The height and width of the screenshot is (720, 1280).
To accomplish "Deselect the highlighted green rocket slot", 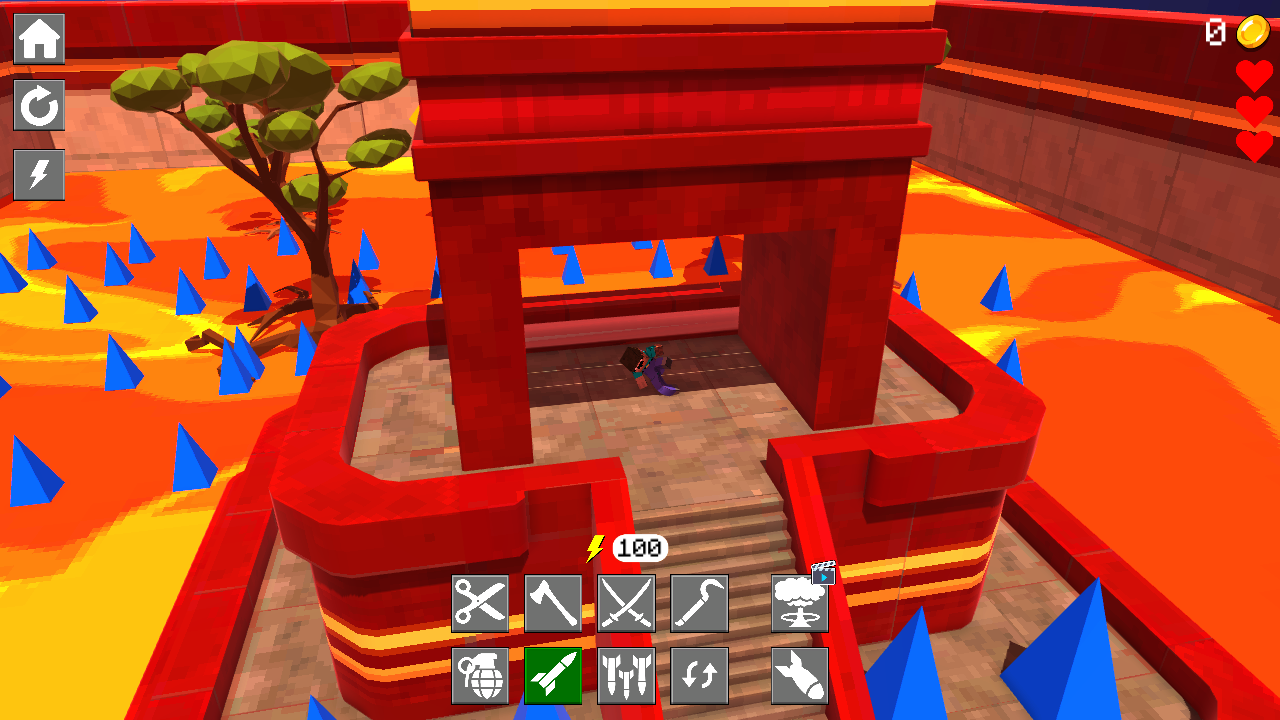I will tap(553, 675).
